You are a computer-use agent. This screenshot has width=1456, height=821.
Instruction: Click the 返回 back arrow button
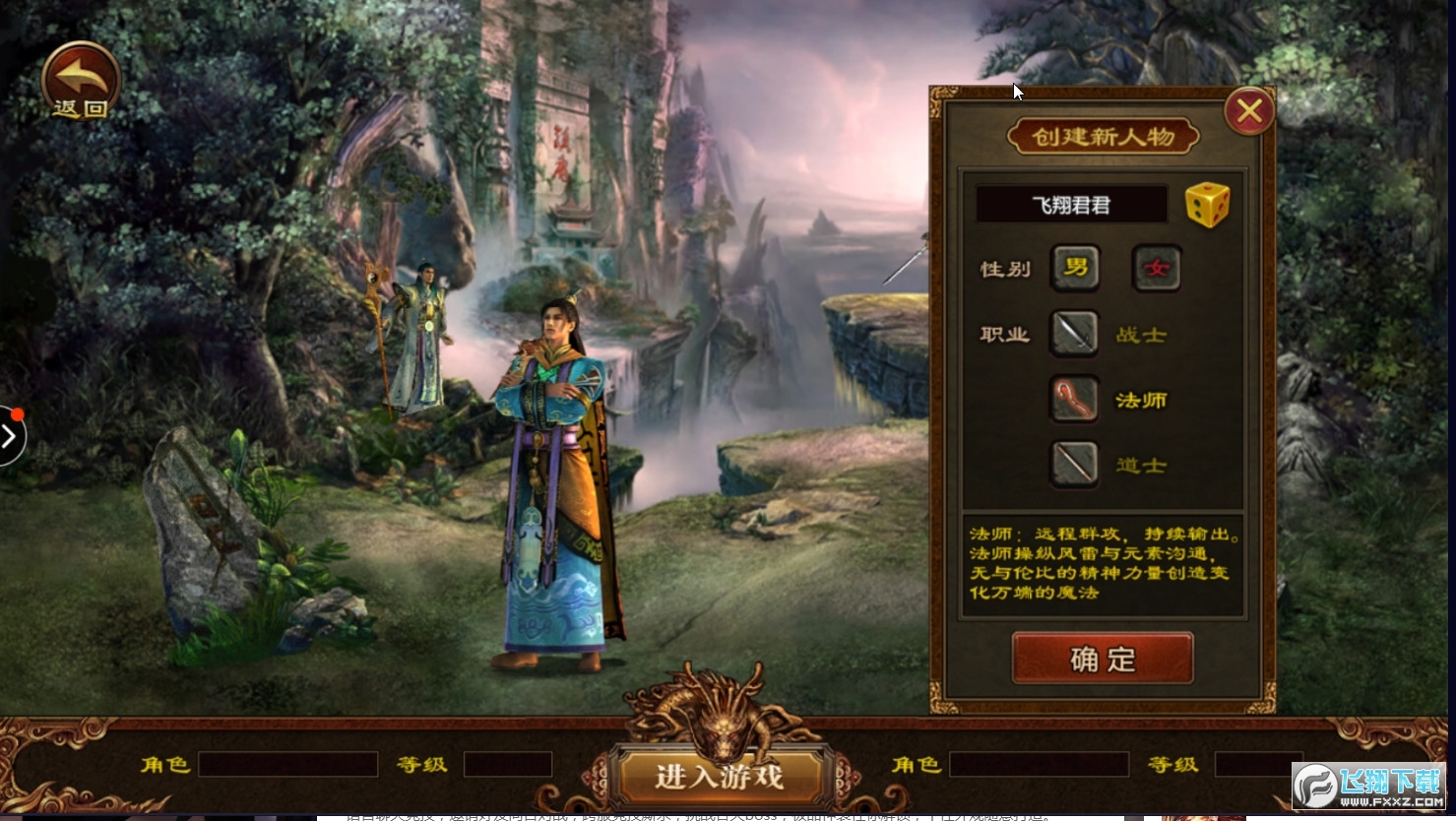coord(80,81)
